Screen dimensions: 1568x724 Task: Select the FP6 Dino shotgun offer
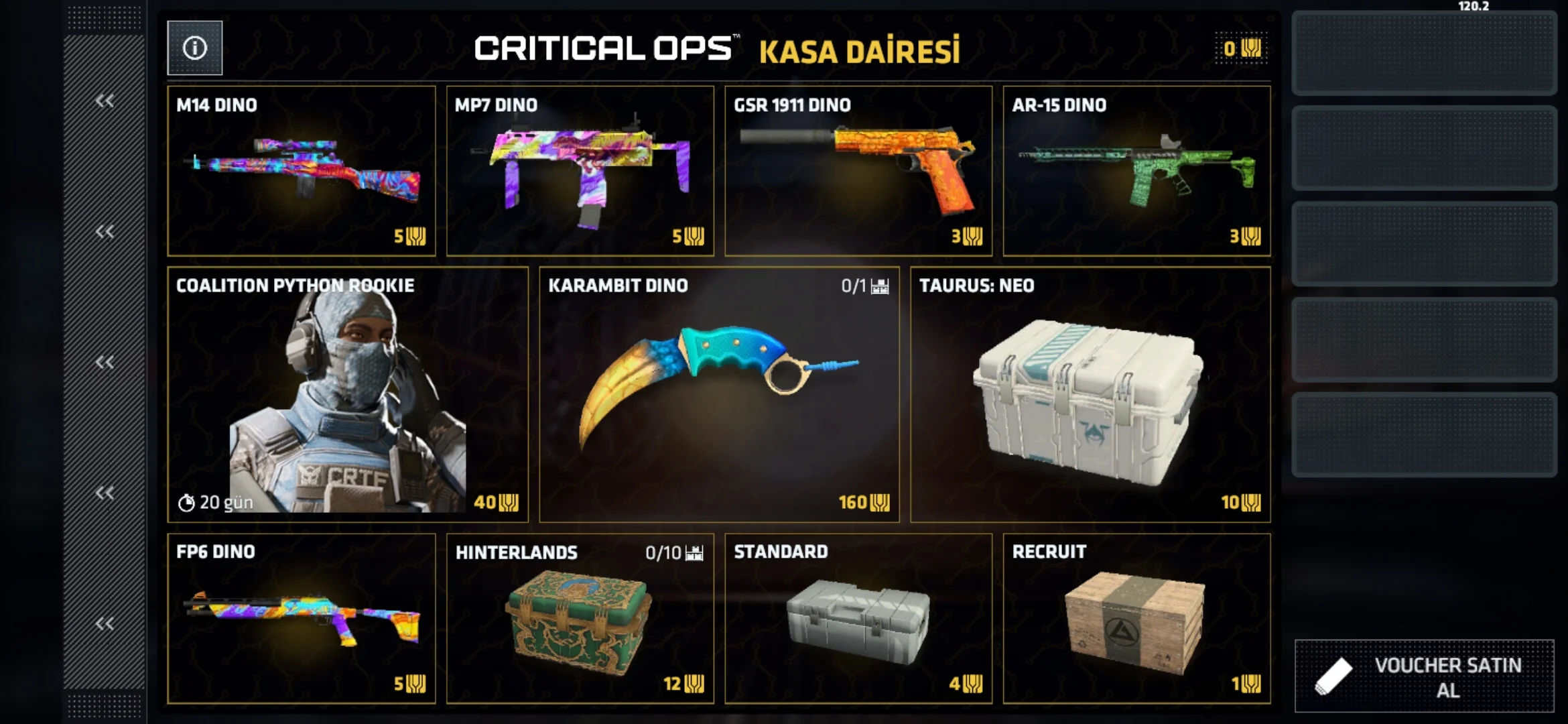pyautogui.click(x=301, y=618)
